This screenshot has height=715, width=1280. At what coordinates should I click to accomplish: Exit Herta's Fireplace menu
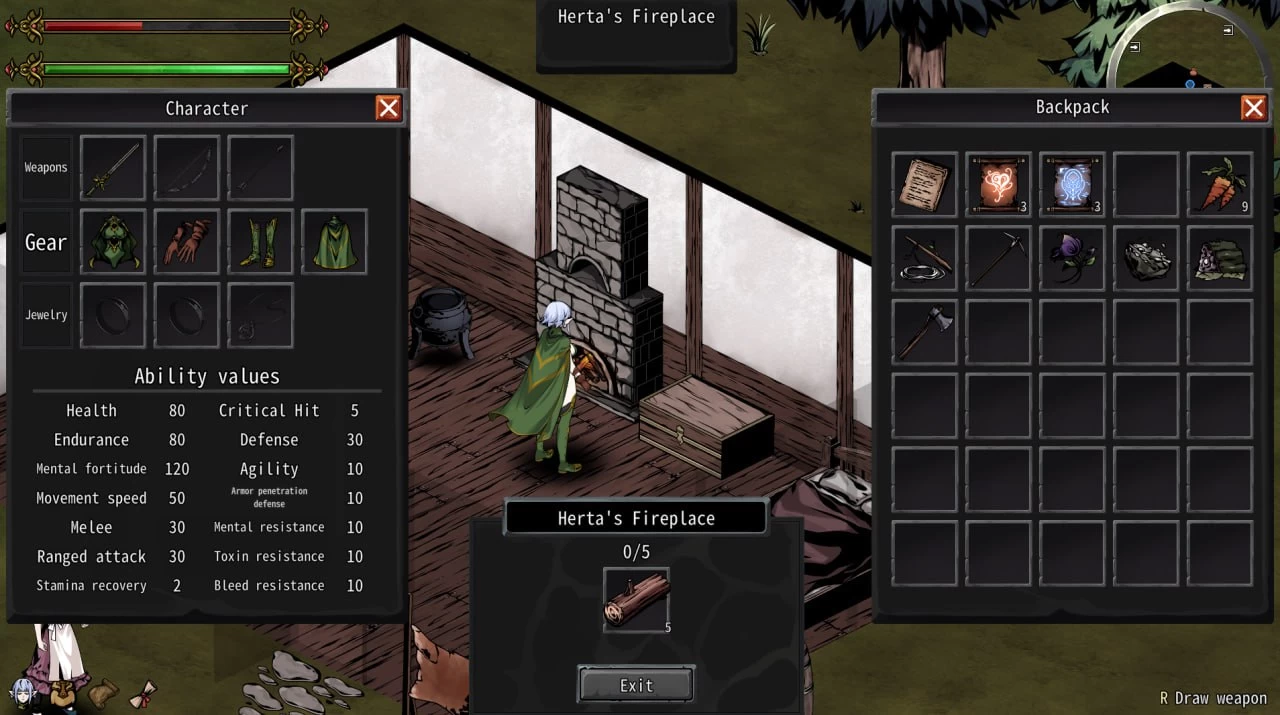(636, 685)
